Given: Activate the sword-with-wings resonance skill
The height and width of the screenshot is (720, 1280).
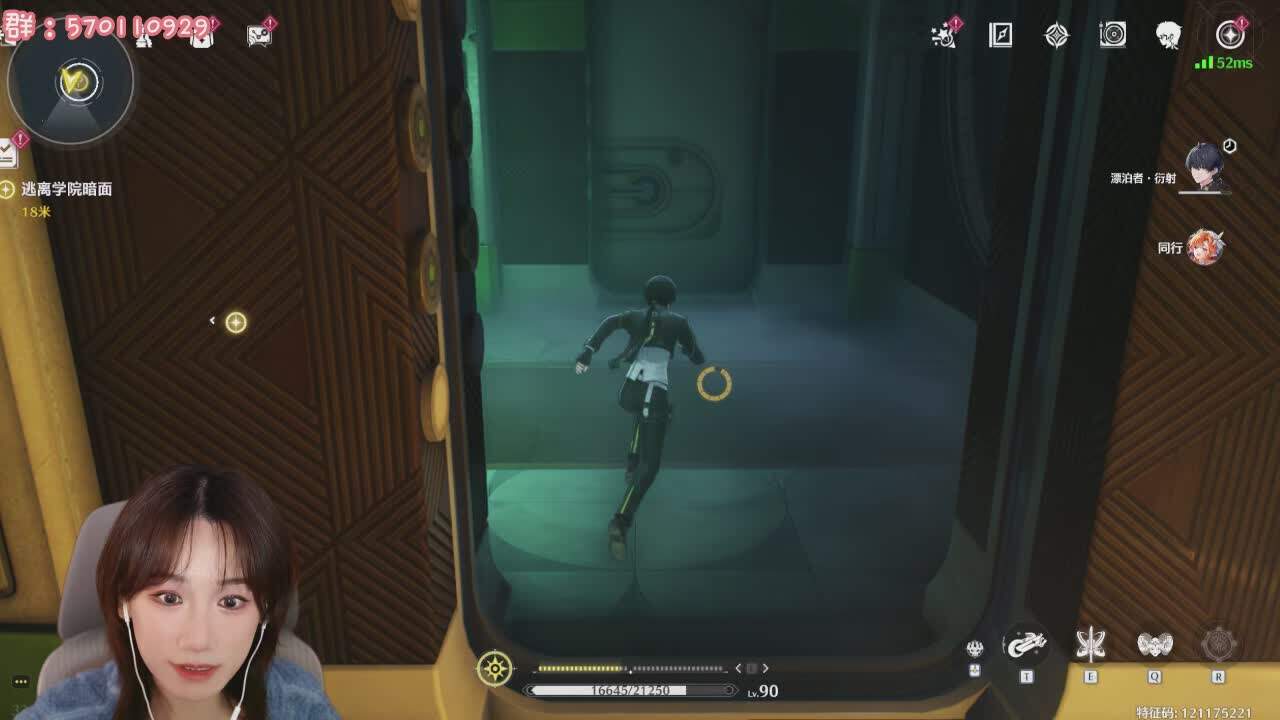Looking at the screenshot, I should pyautogui.click(x=1090, y=645).
